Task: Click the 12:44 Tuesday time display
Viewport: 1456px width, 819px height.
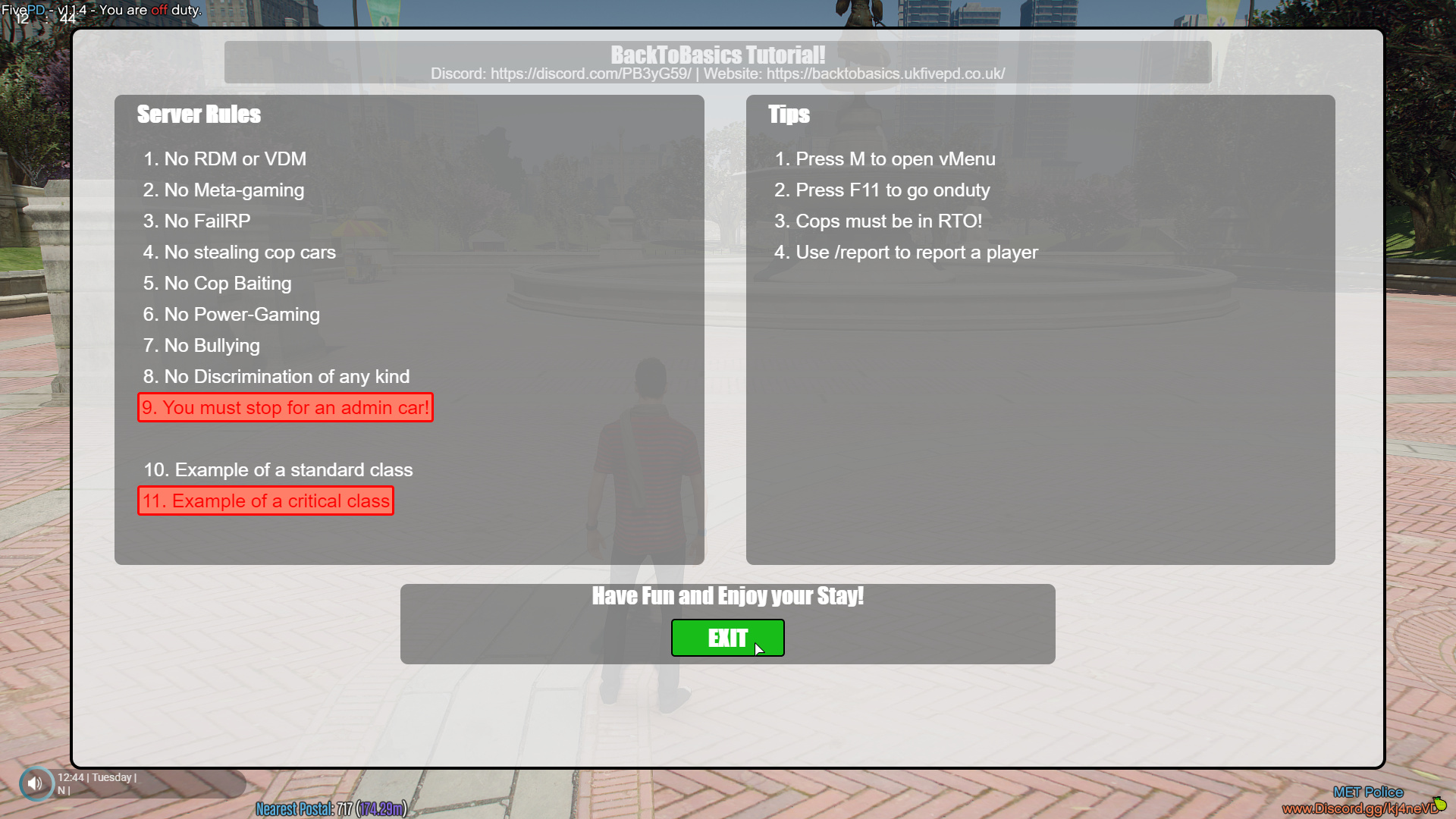Action: pos(97,777)
